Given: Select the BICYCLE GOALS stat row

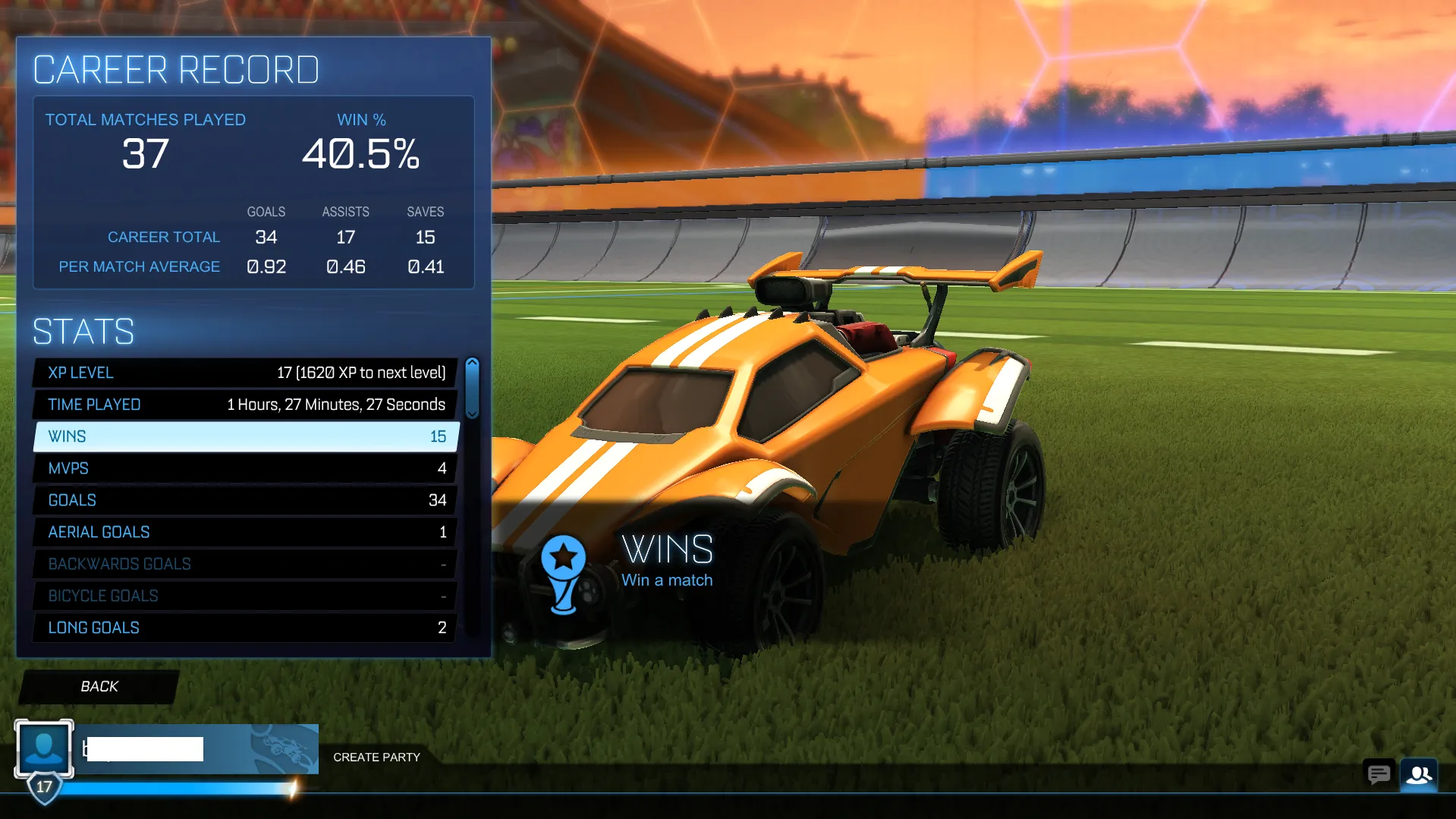Looking at the screenshot, I should (x=243, y=595).
